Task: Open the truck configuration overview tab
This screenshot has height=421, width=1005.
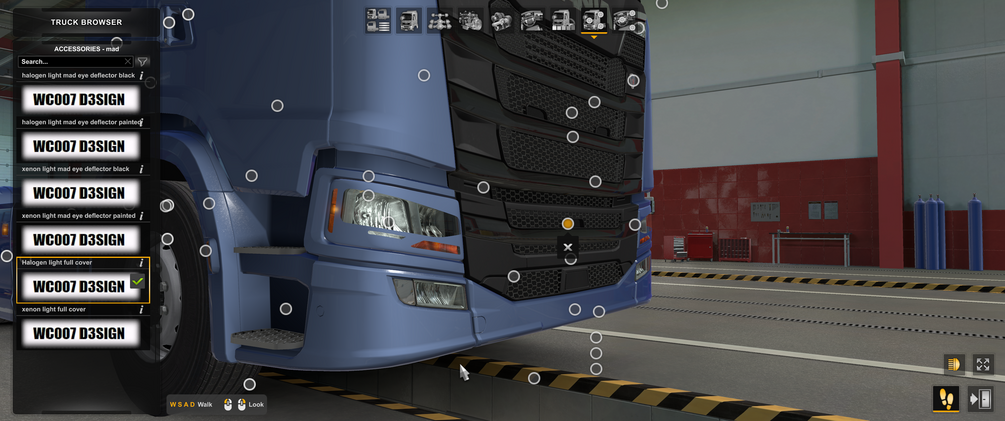Action: pyautogui.click(x=378, y=20)
